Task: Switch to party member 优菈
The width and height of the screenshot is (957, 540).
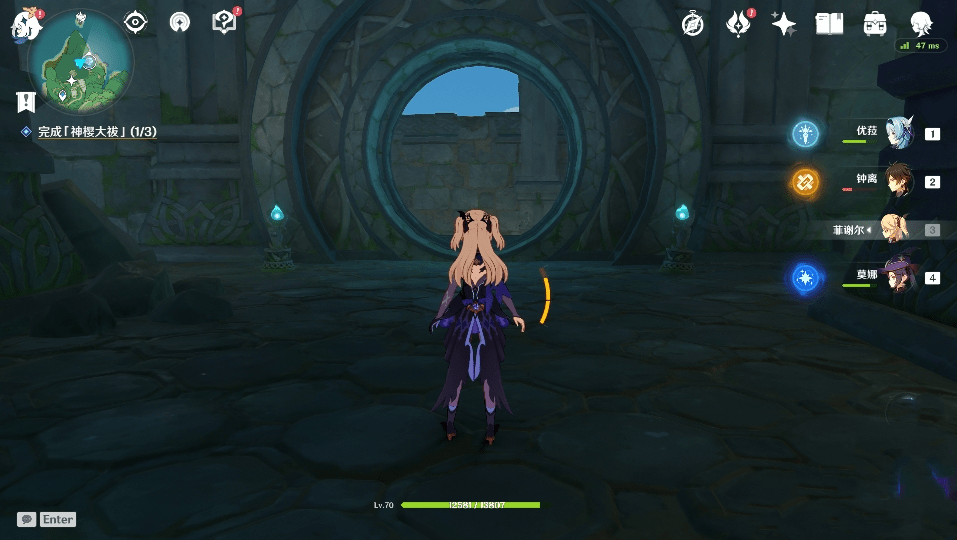Action: 899,133
